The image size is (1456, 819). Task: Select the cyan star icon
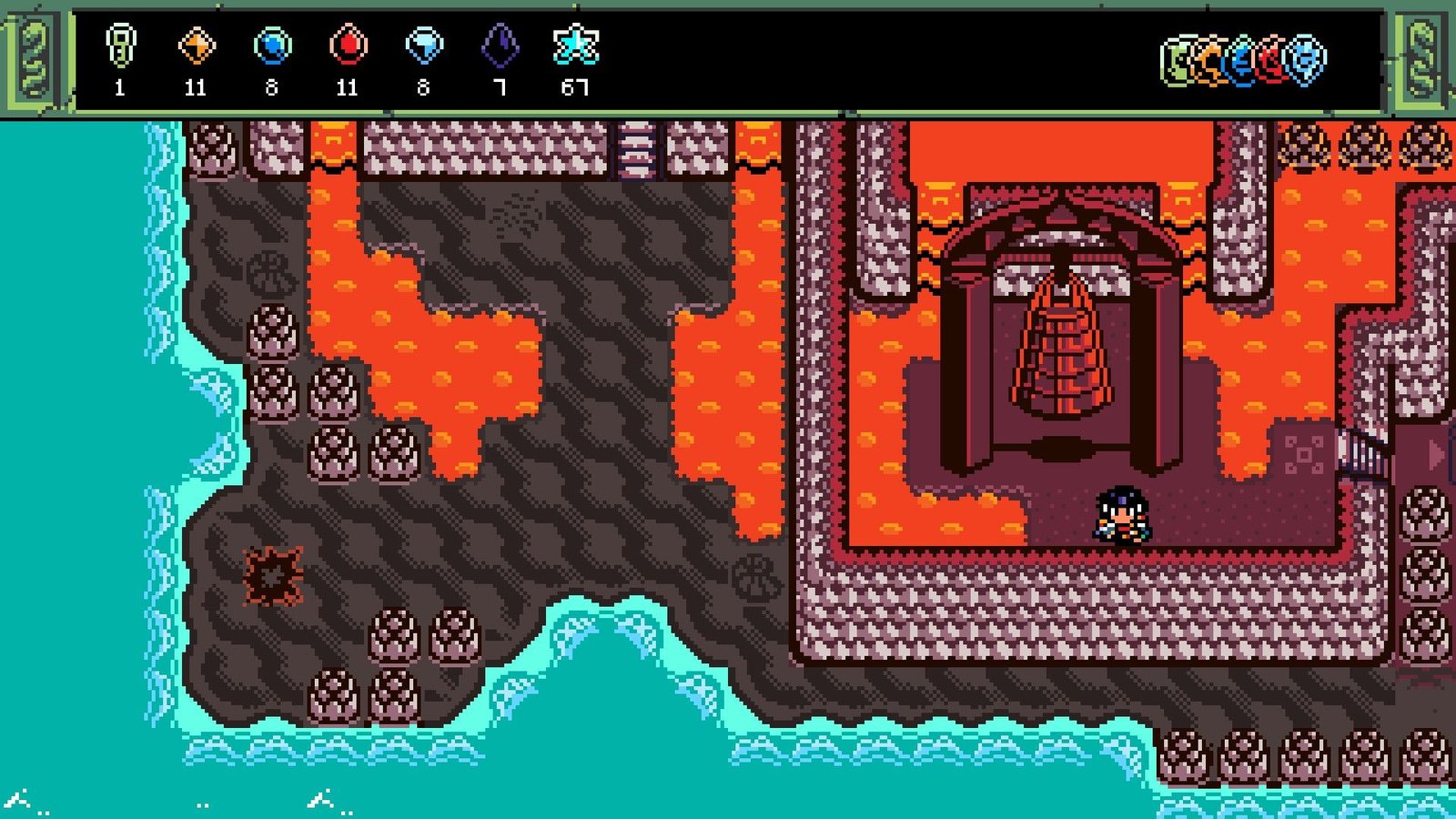click(x=575, y=45)
